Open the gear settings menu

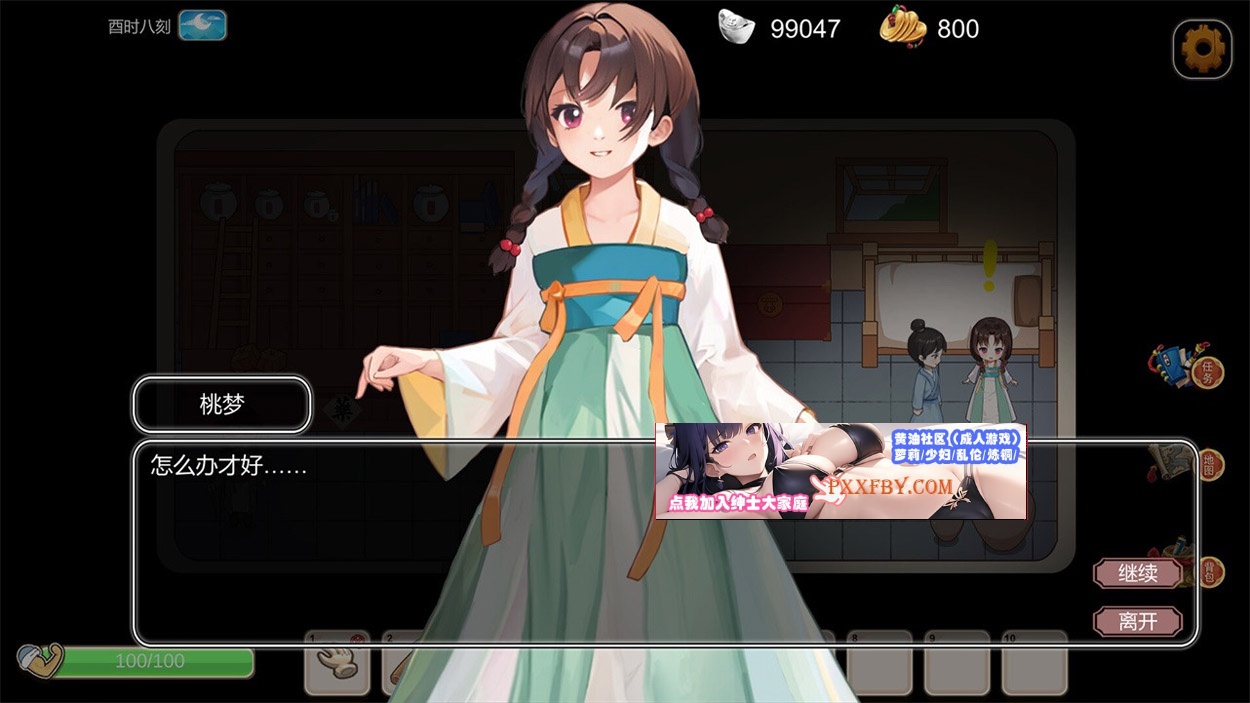tap(1201, 48)
